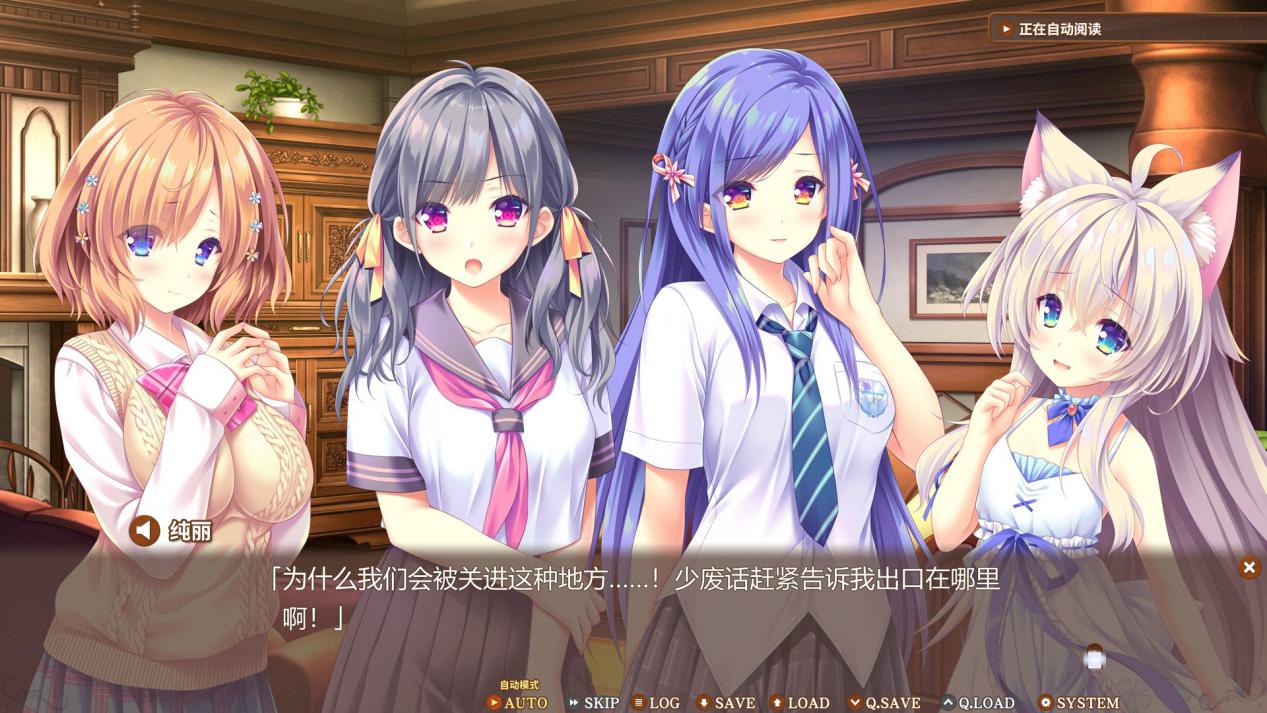Hide the dialogue box with the X button
The image size is (1267, 713).
(1249, 568)
